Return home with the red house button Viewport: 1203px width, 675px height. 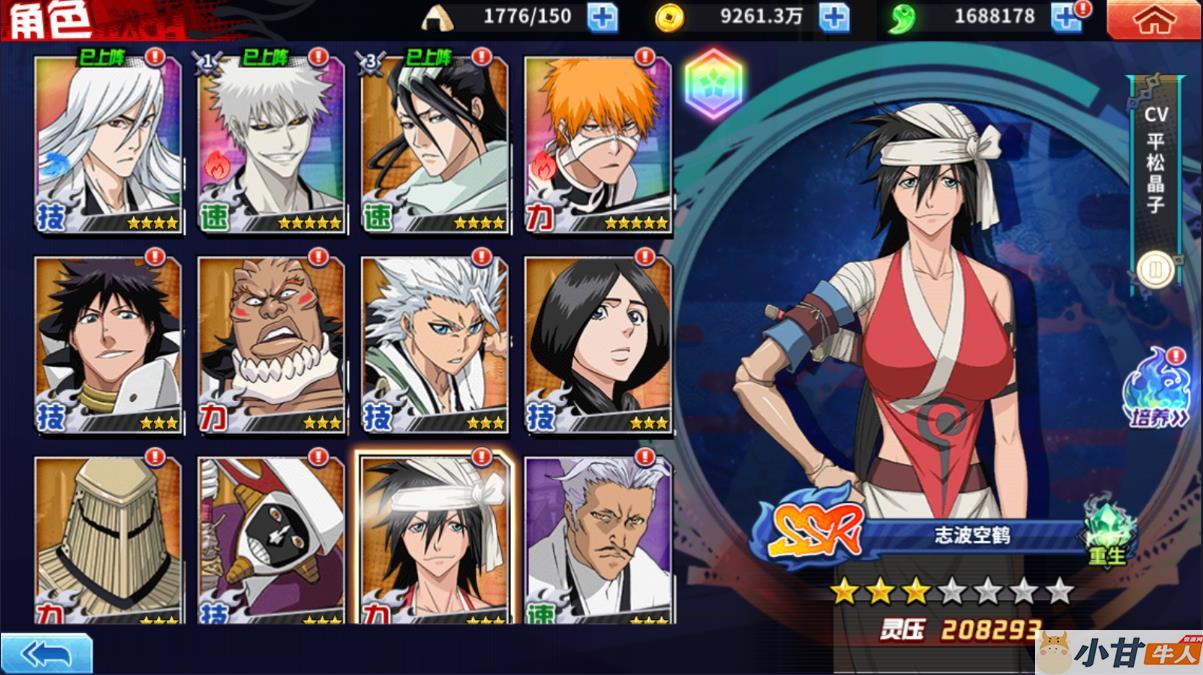tap(1154, 20)
